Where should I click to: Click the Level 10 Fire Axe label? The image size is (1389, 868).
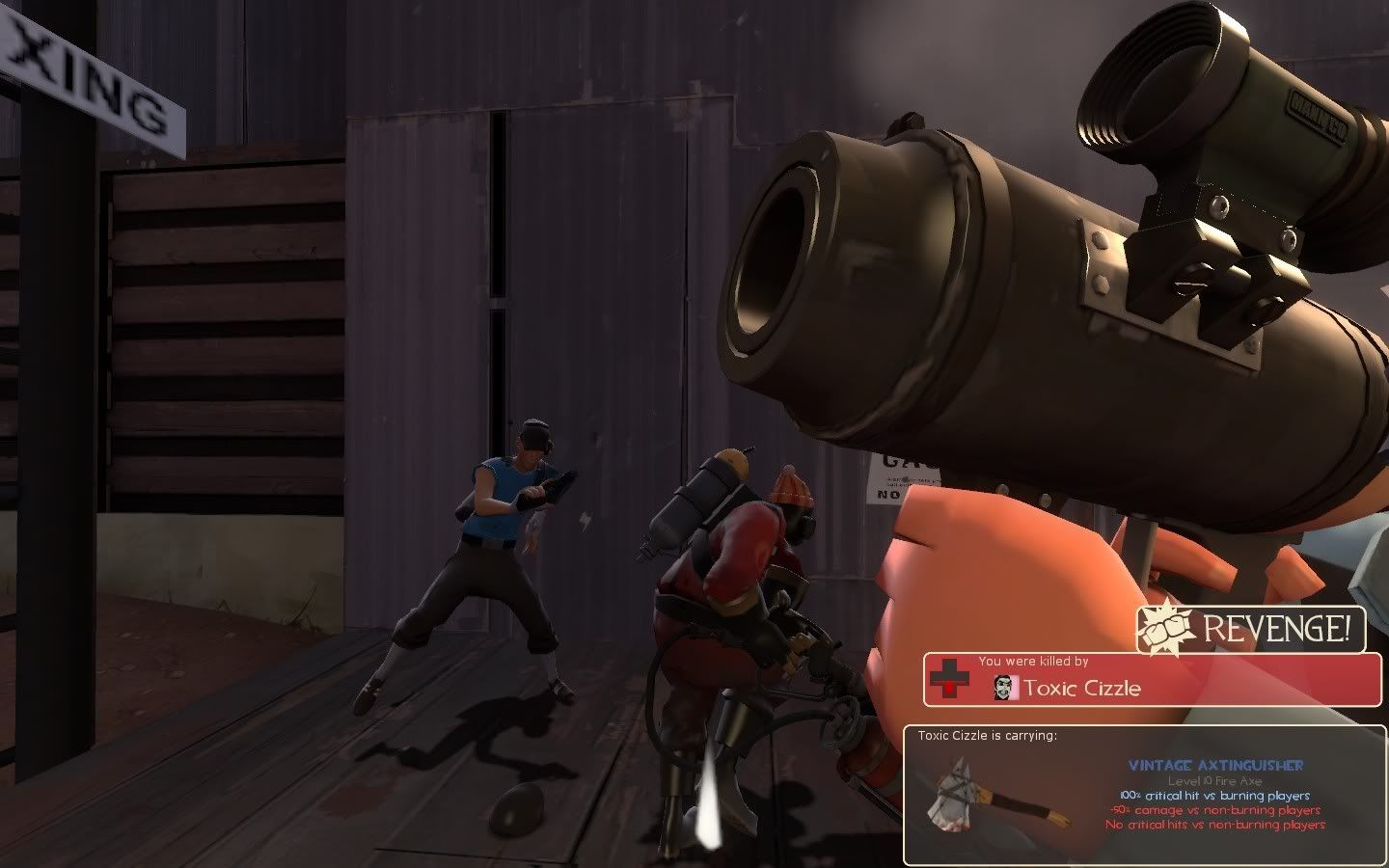tap(1217, 779)
